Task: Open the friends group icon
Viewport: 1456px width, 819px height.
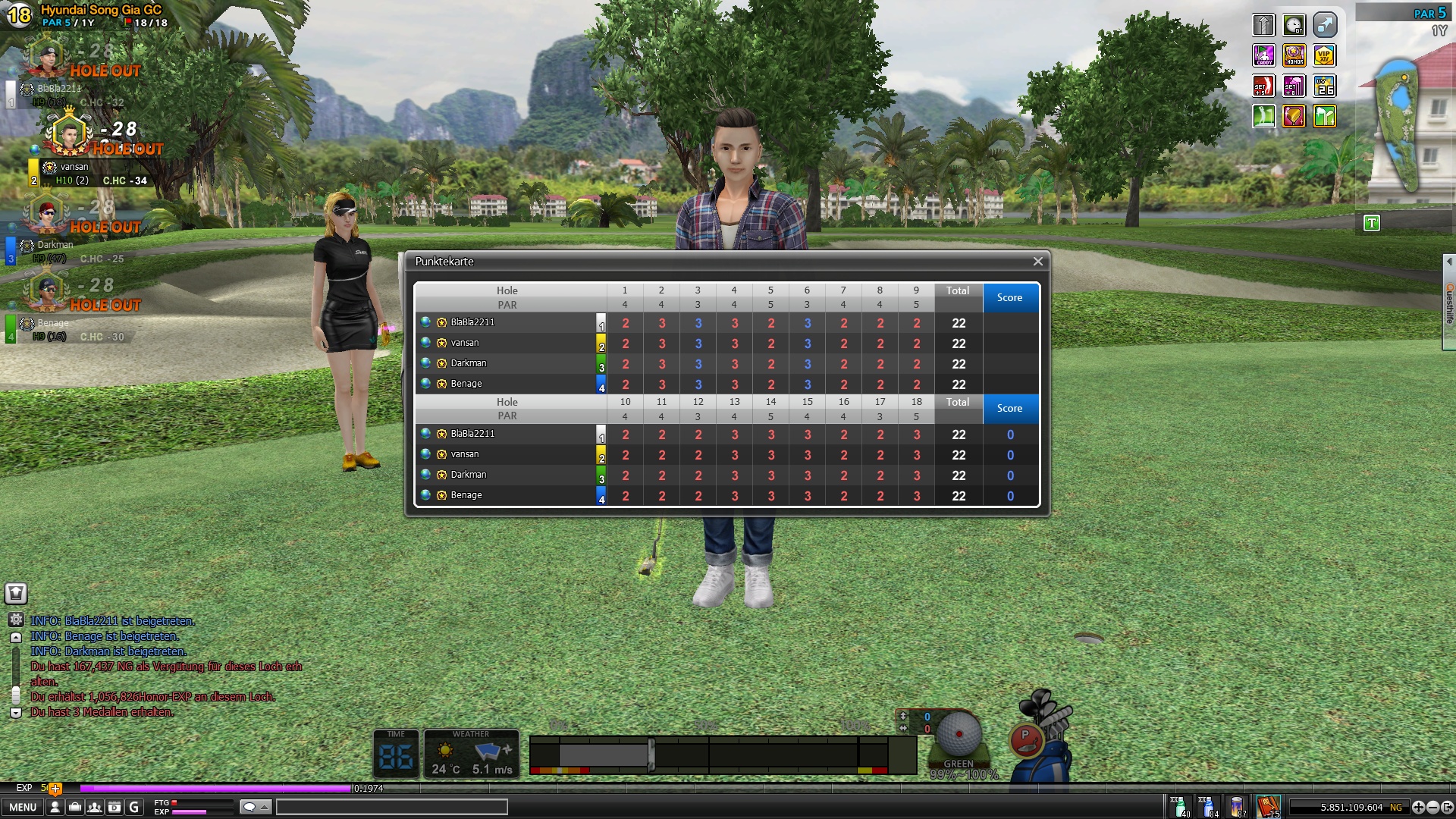Action: pos(94,807)
